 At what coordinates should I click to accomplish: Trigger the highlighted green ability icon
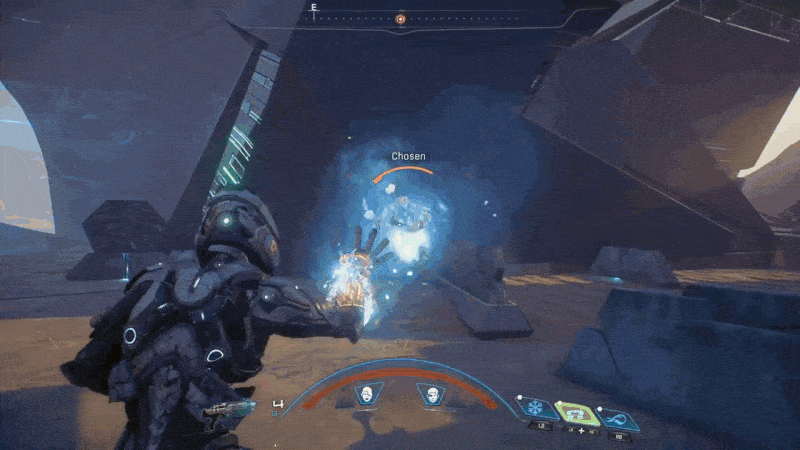[x=573, y=411]
